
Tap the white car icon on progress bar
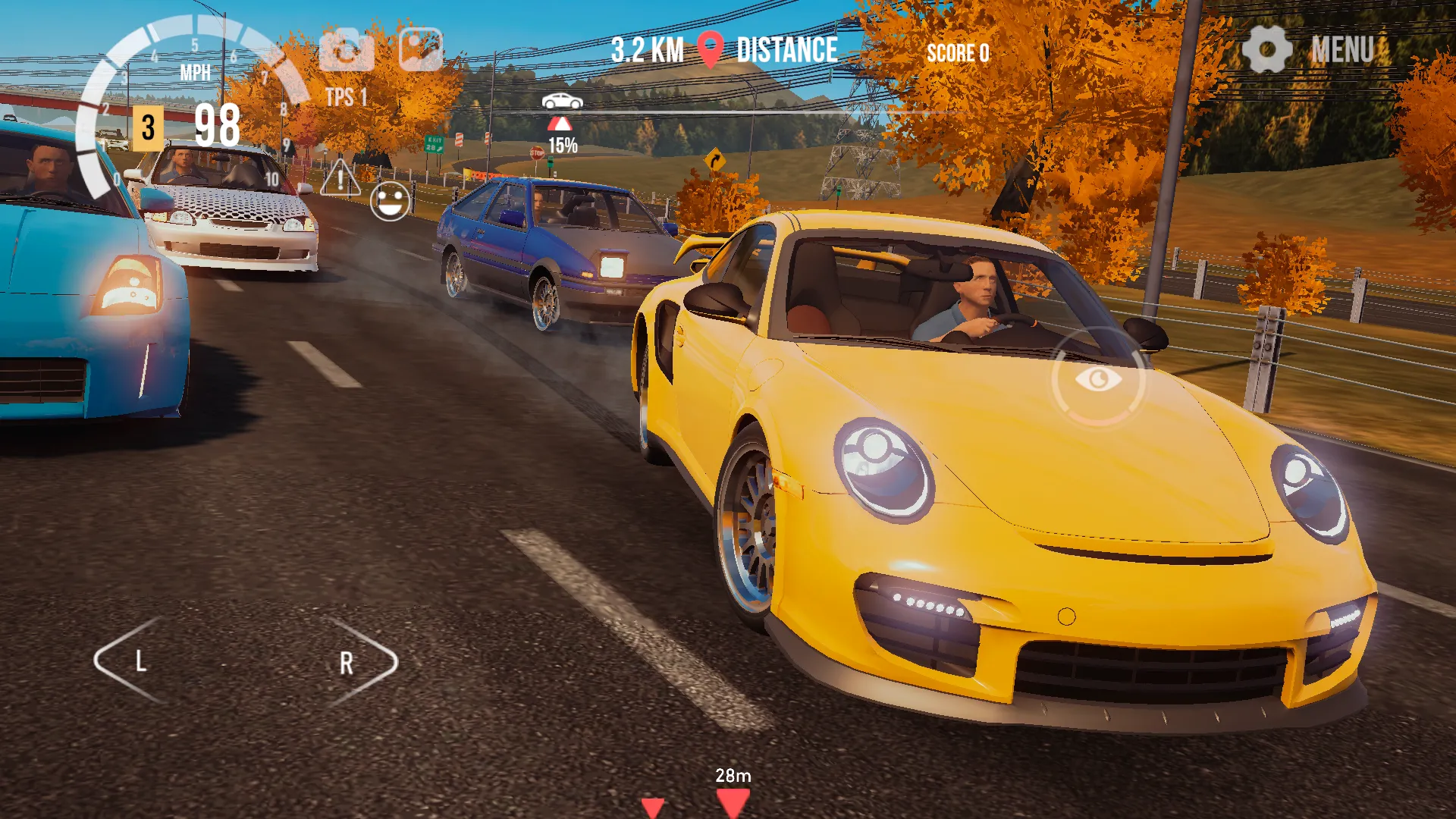point(561,100)
